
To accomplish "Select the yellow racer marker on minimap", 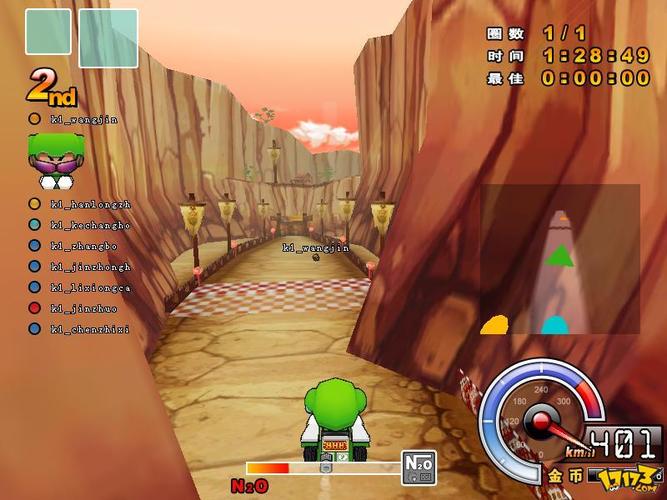I will [495, 324].
